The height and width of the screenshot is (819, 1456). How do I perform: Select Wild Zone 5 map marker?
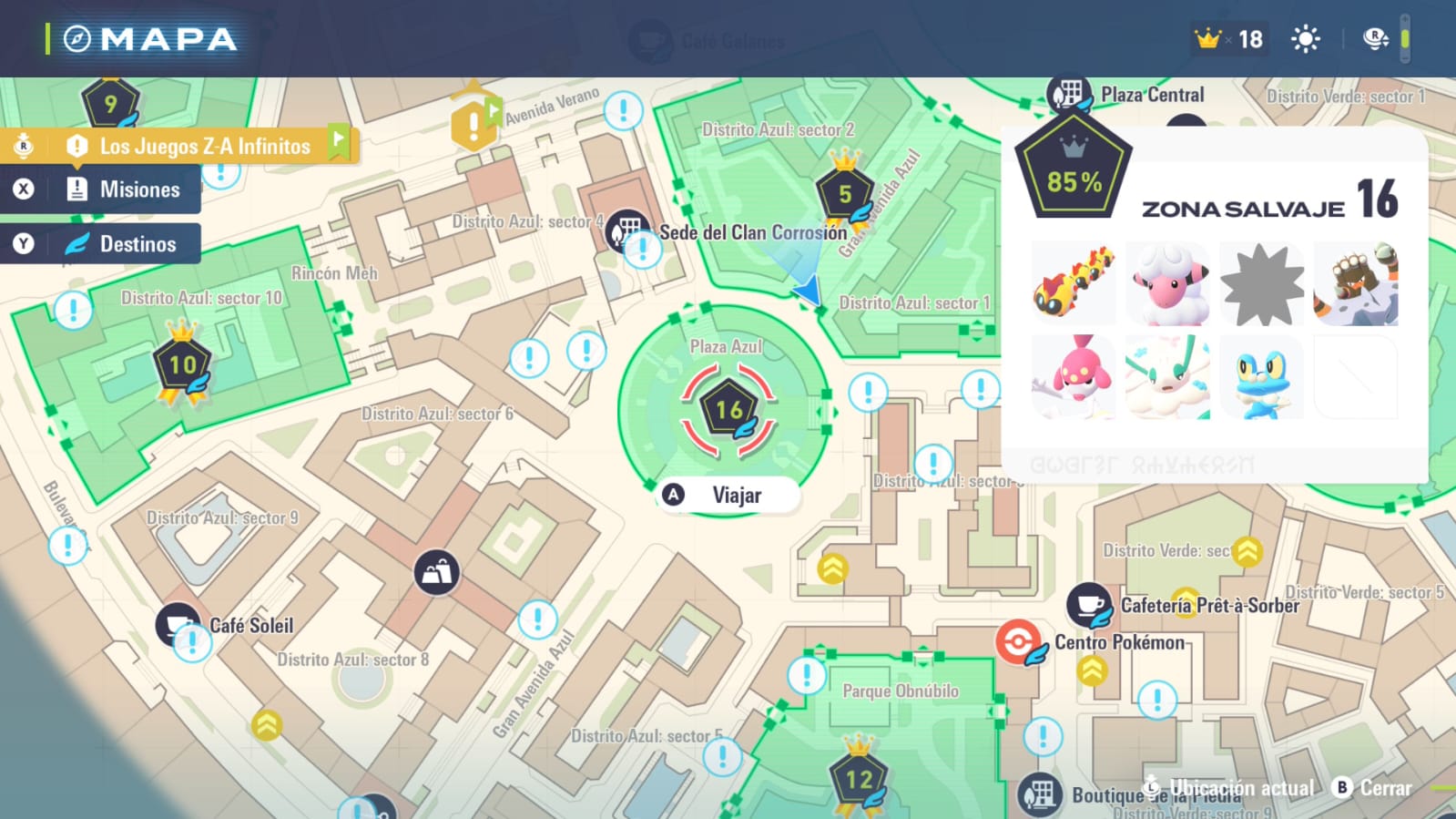[x=845, y=194]
